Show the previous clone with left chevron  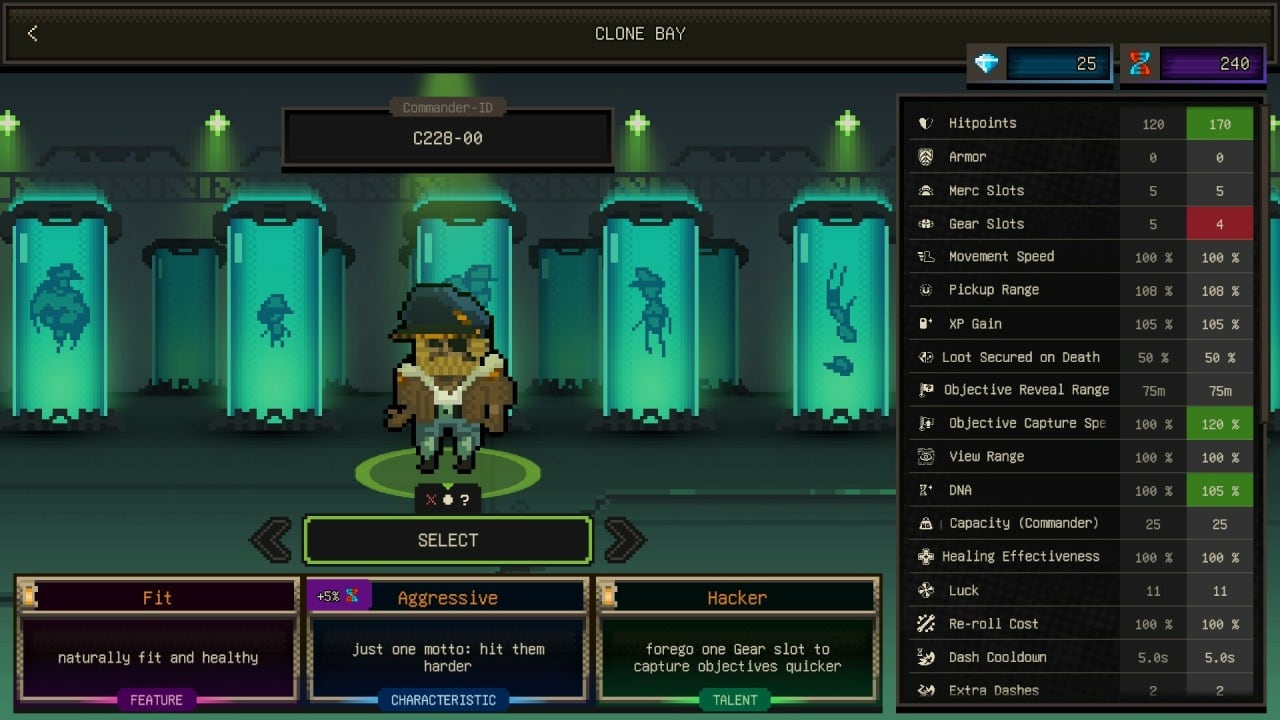tap(271, 540)
